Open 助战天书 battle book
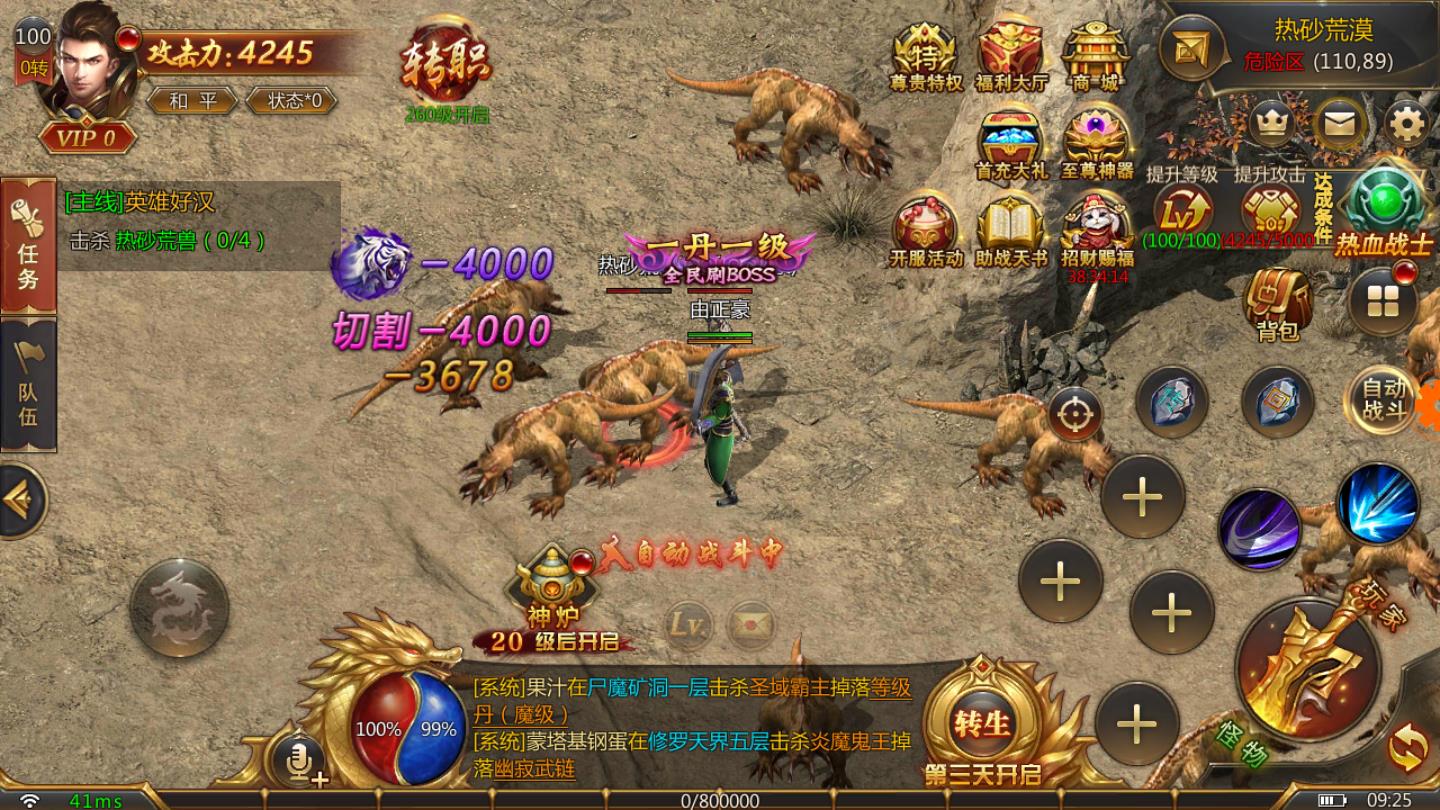Image resolution: width=1440 pixels, height=810 pixels. (1010, 232)
